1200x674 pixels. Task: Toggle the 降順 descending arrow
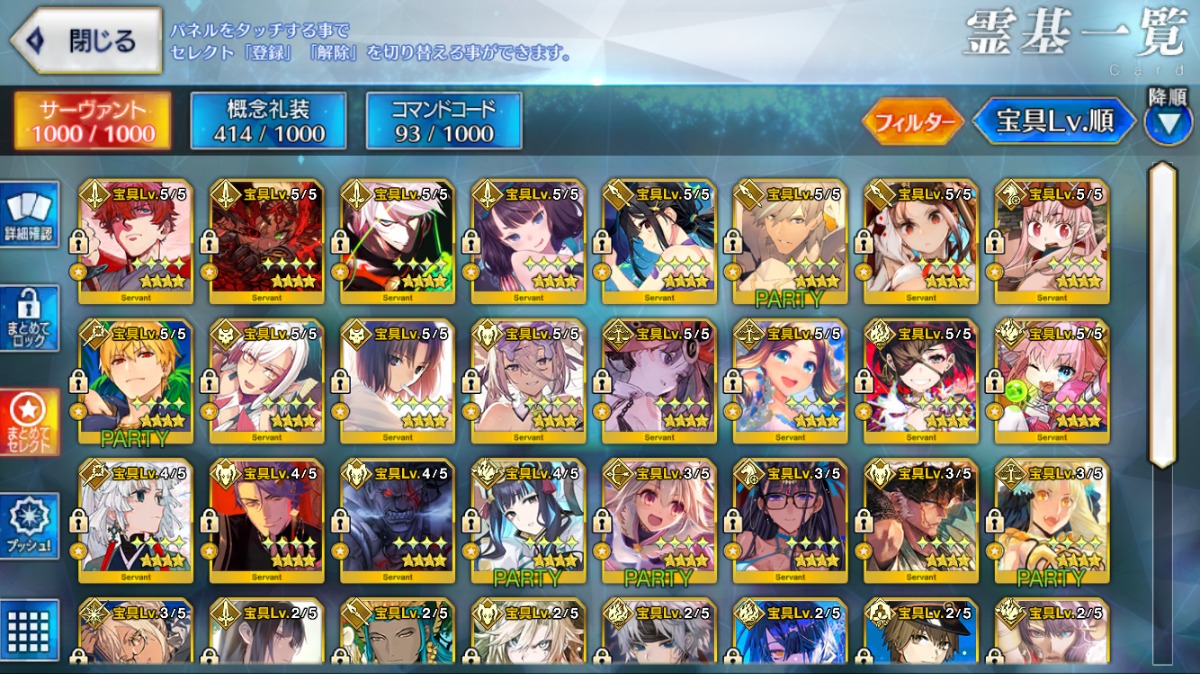coord(1168,122)
